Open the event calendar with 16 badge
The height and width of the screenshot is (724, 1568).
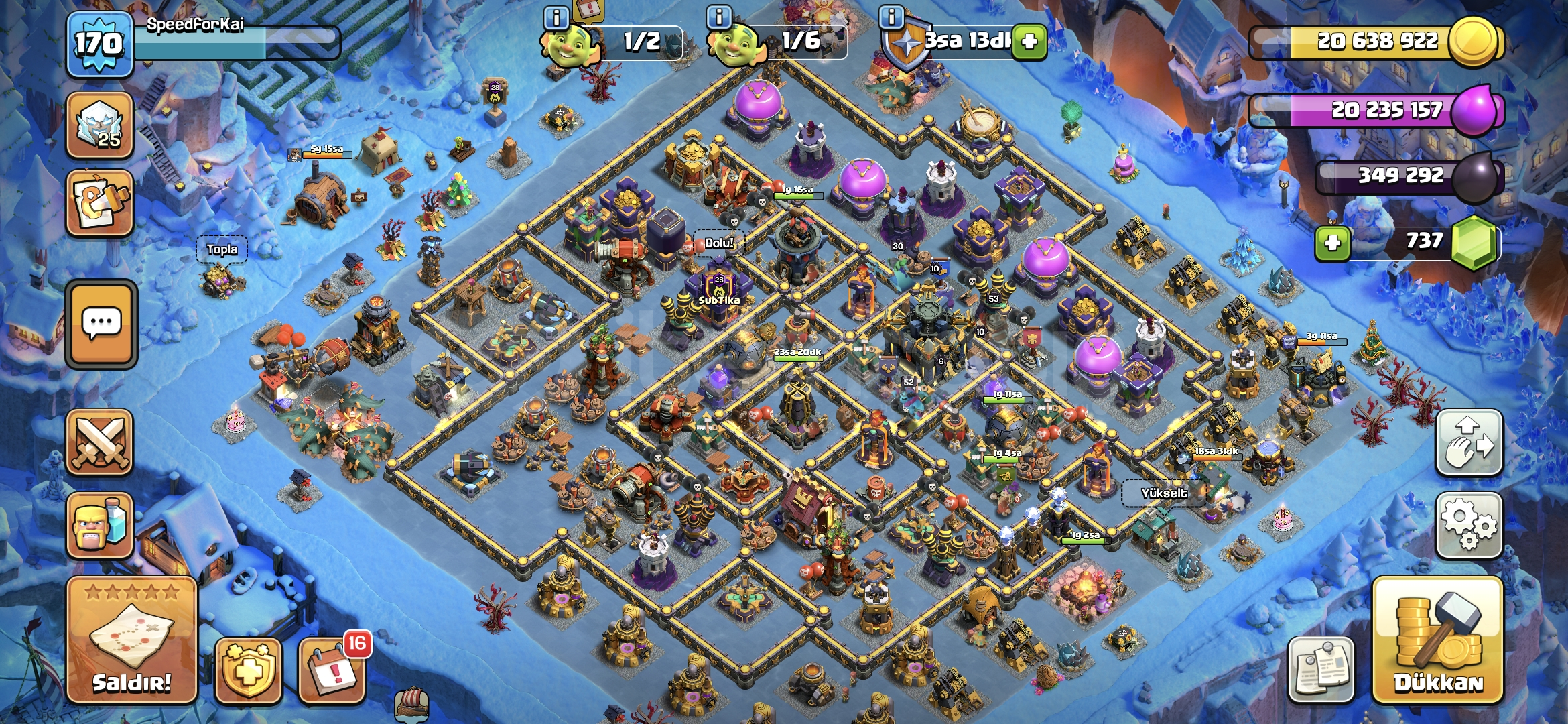click(332, 670)
